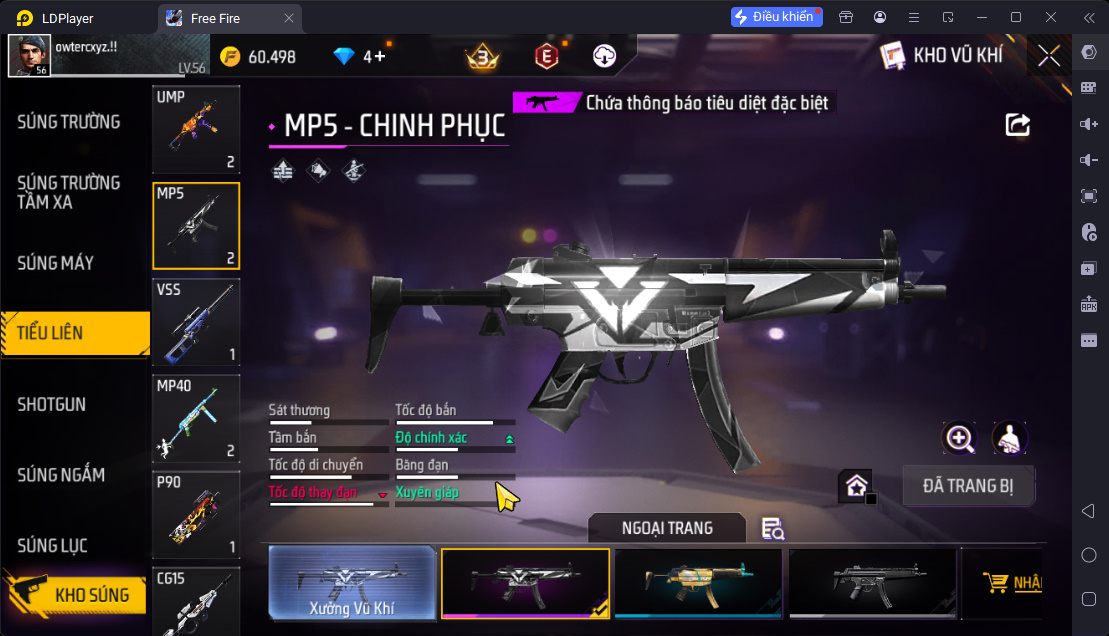This screenshot has width=1109, height=636.
Task: Close the weapon armory screen
Action: coord(1049,56)
